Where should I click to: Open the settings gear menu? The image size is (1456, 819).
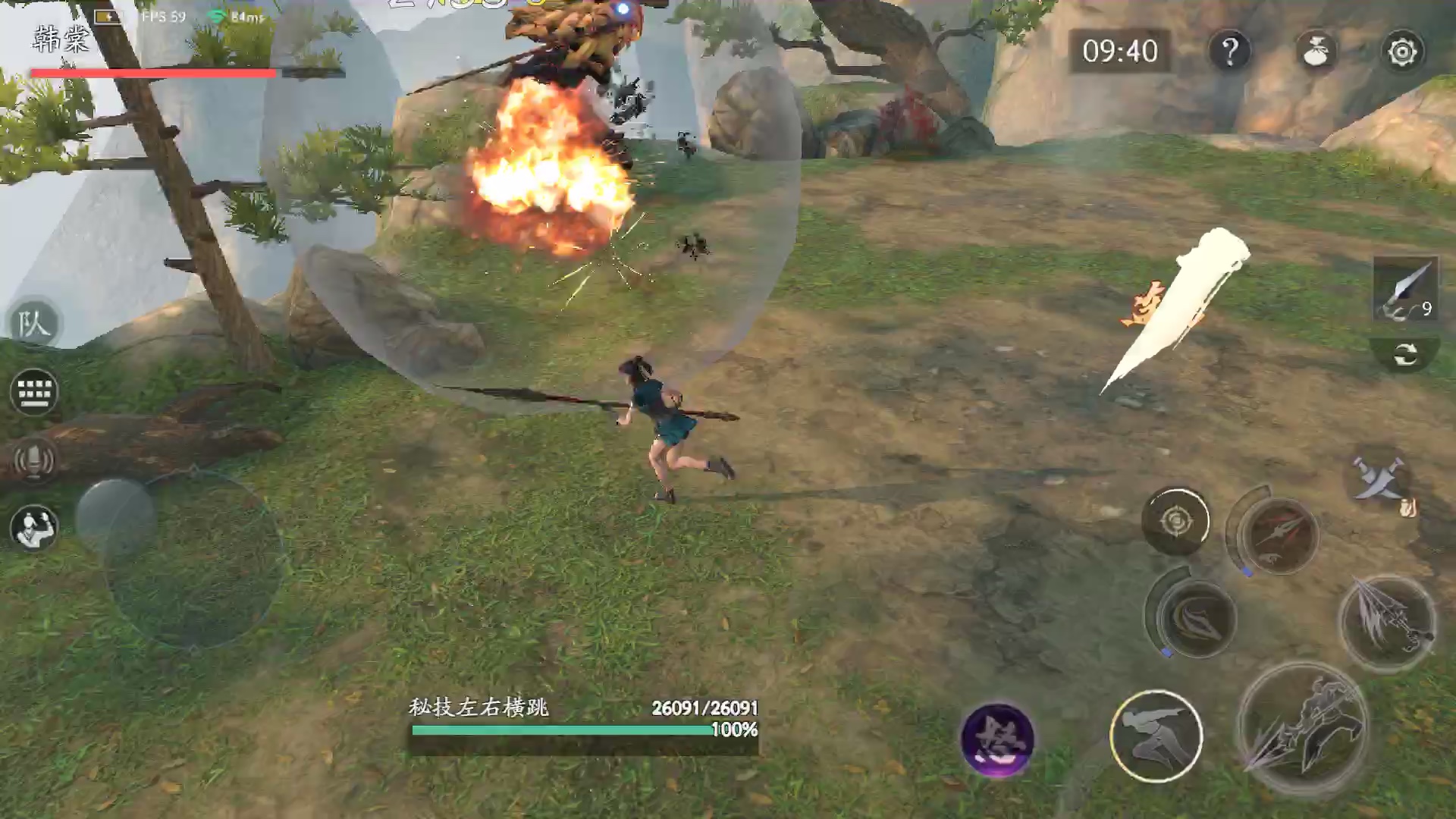[1401, 52]
